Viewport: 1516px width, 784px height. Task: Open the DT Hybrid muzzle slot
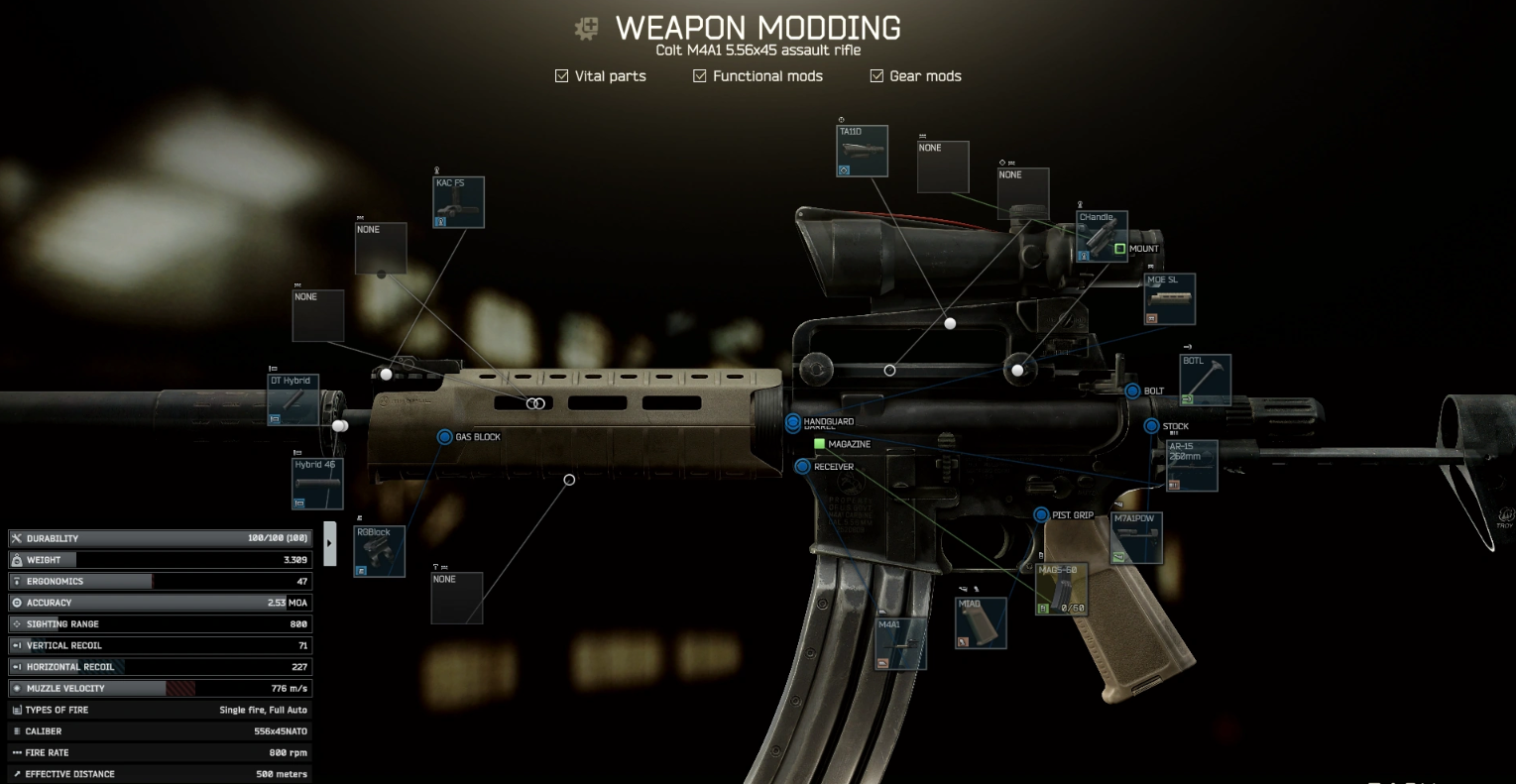point(293,400)
